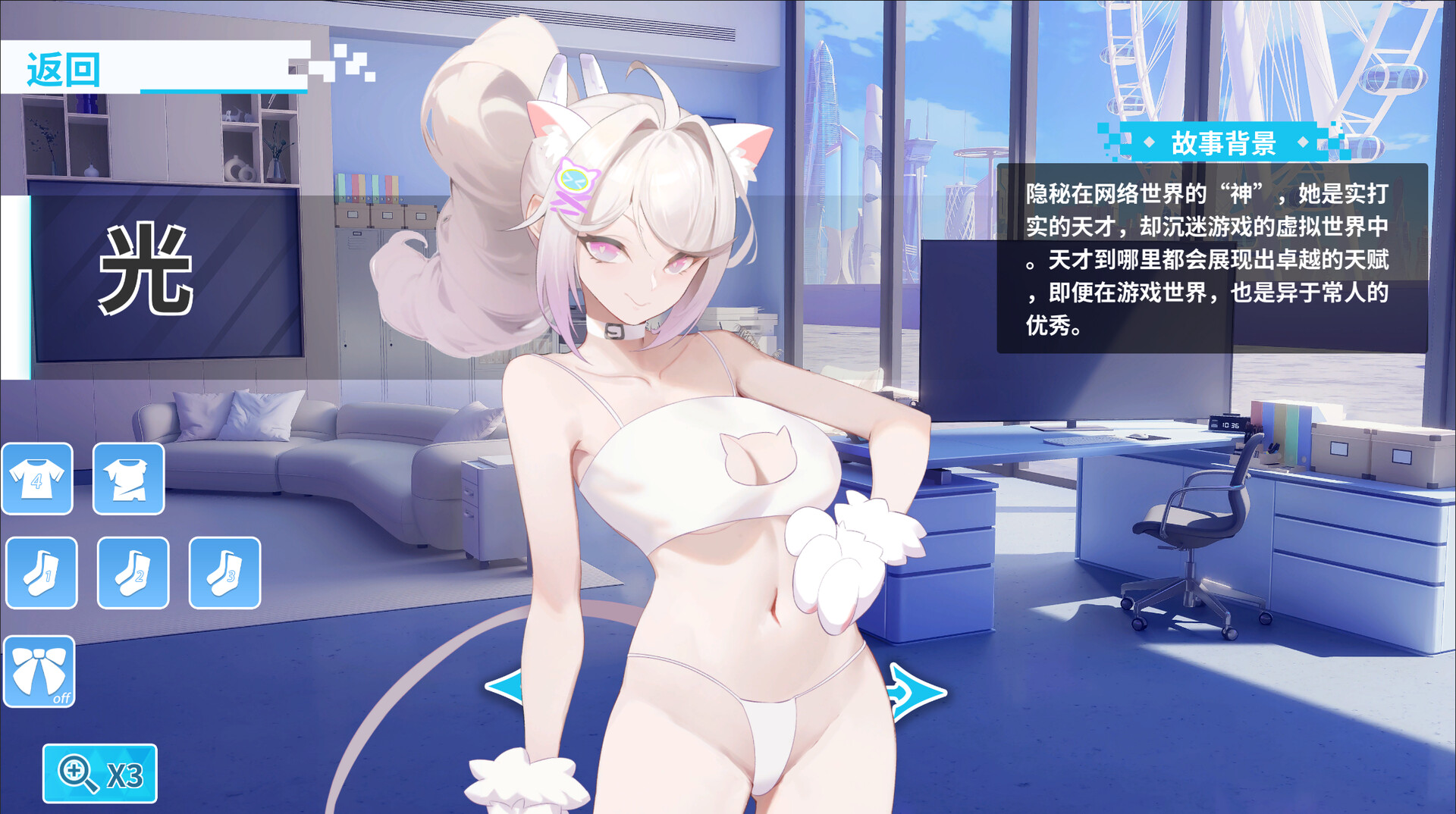The image size is (1456, 814).
Task: Click the 返回 back button
Action: pos(64,69)
